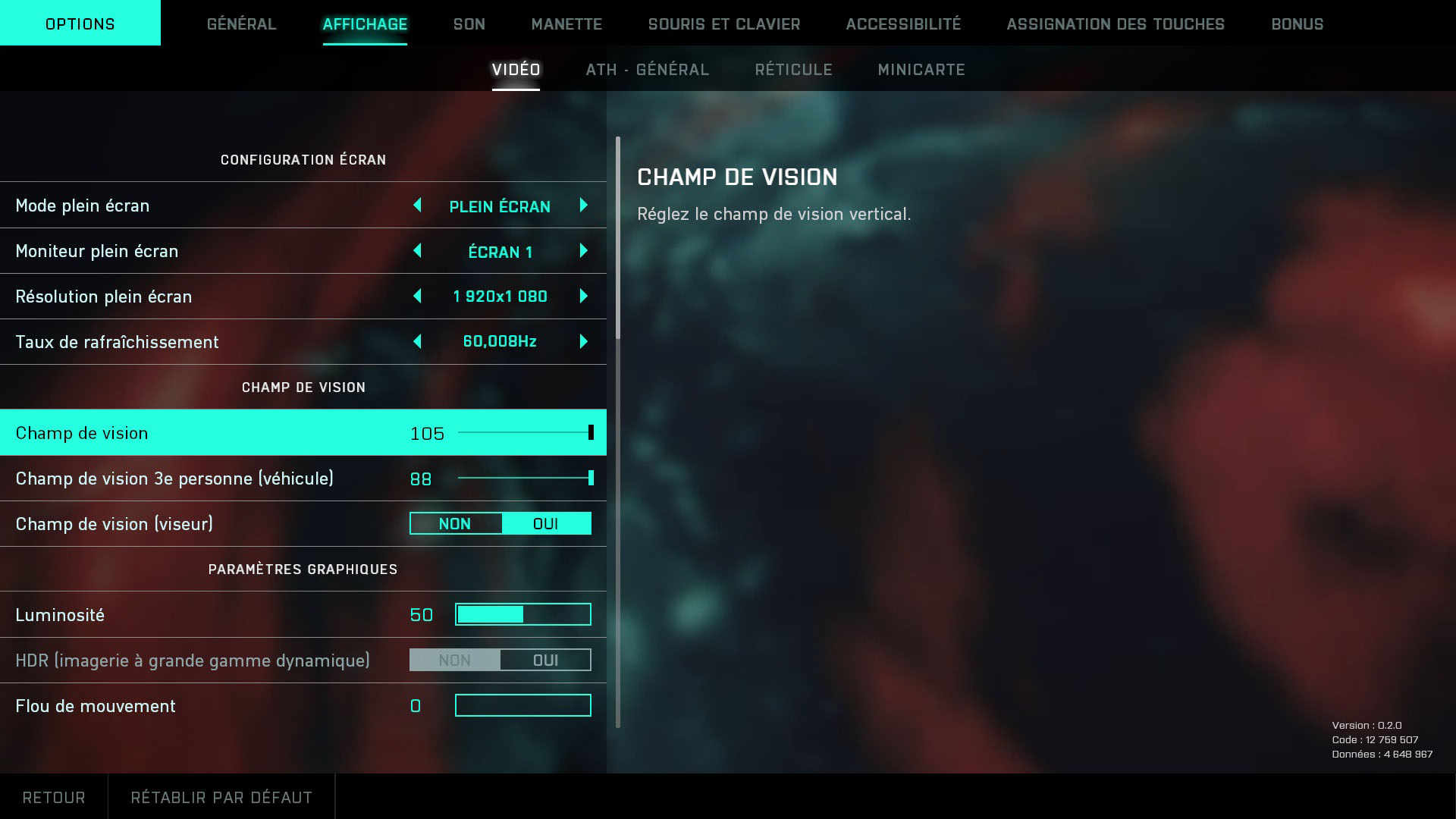Viewport: 1456px width, 819px height.
Task: Switch to the RÉTICULE tab
Action: pos(792,69)
